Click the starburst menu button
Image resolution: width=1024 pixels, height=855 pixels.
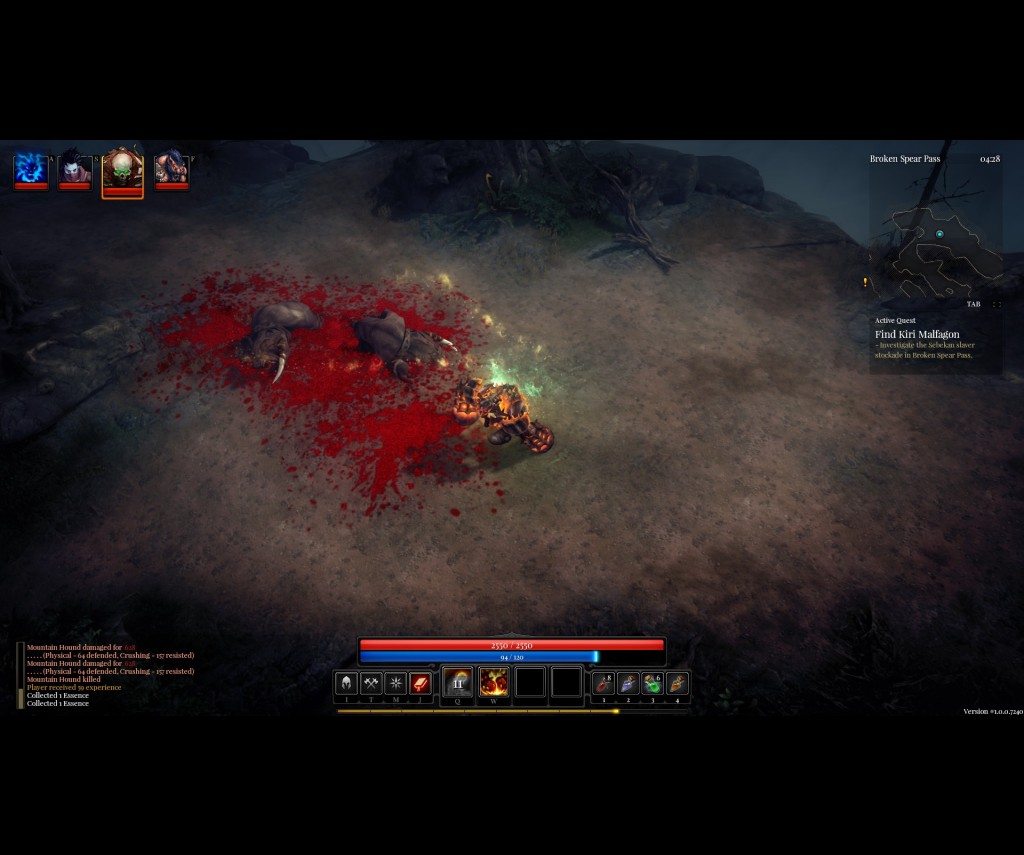pos(396,684)
